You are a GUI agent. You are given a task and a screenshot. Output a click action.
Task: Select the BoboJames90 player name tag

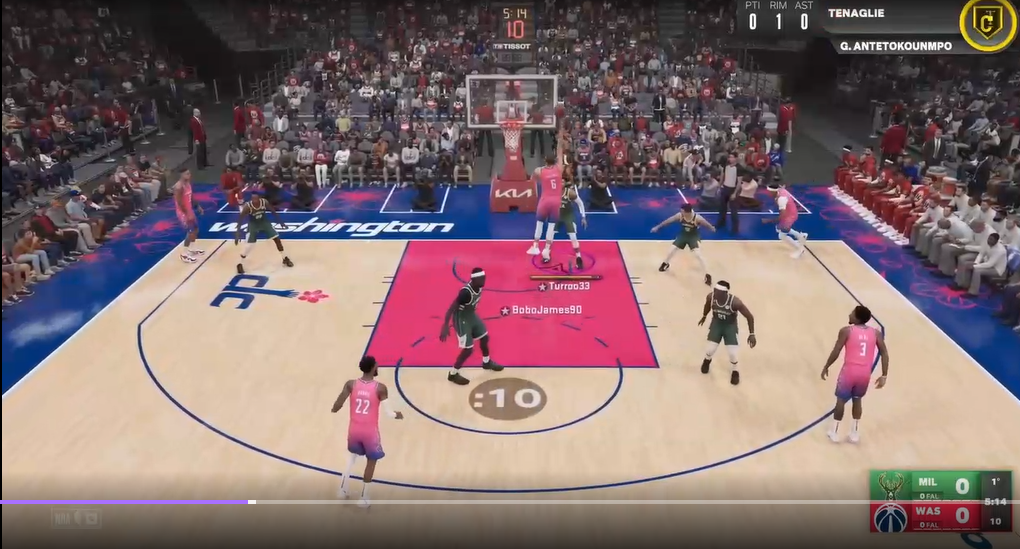[x=541, y=311]
